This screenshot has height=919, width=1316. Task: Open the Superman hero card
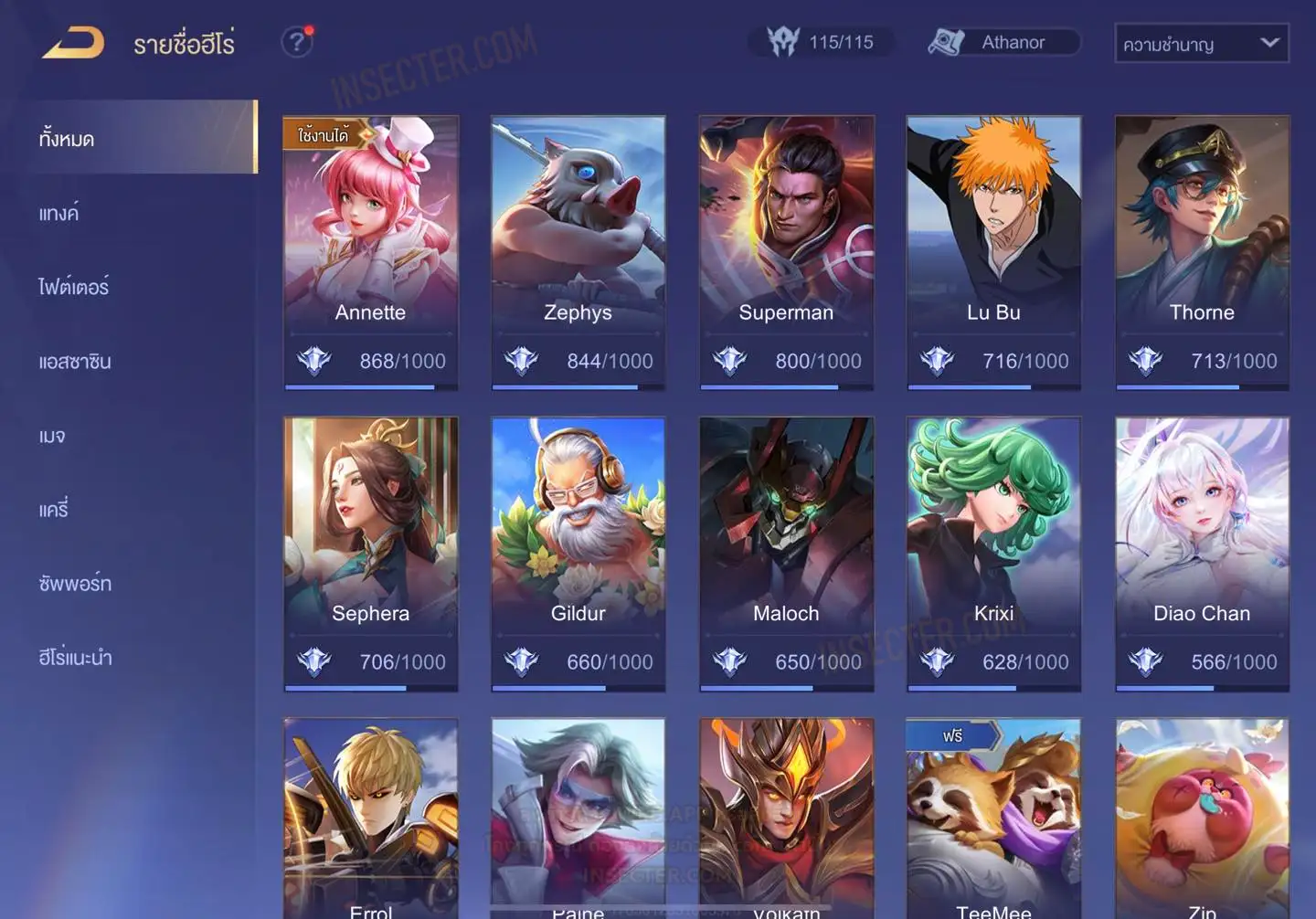tap(786, 251)
